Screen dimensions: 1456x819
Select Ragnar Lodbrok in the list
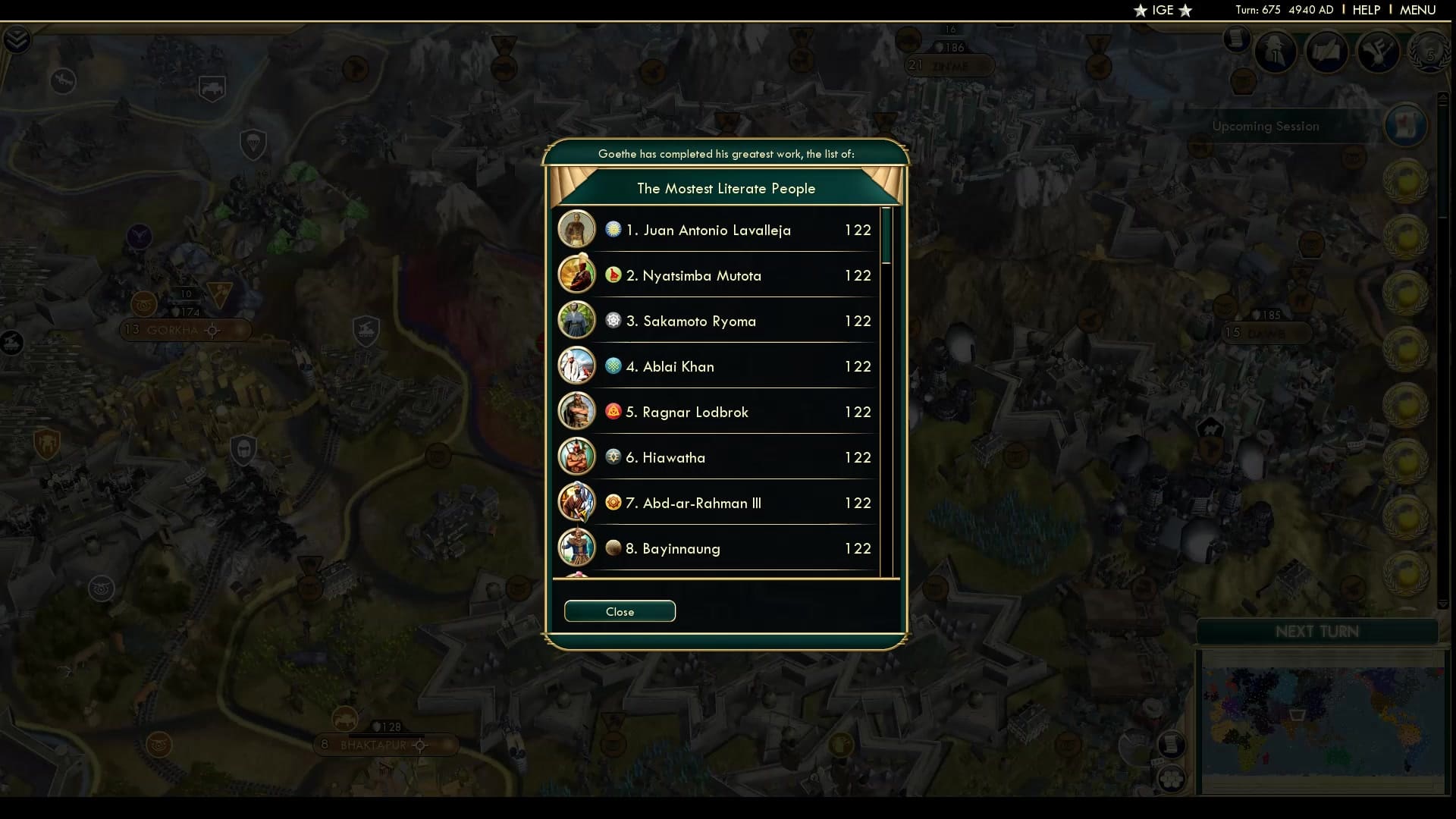pos(717,412)
